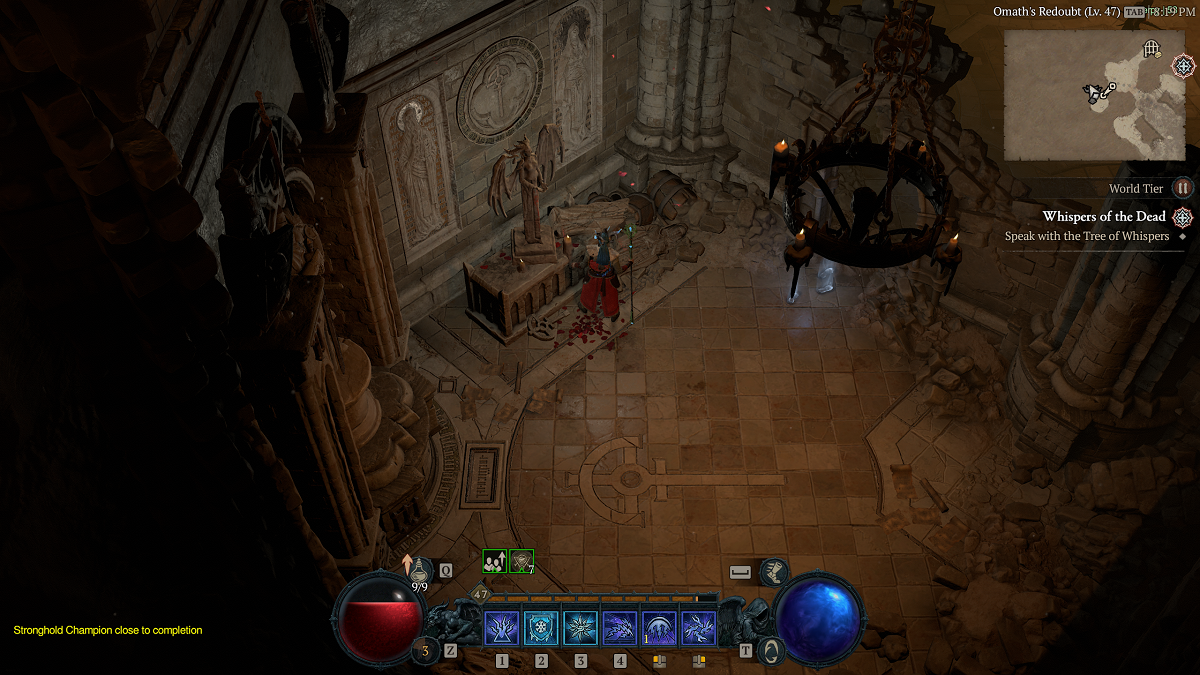The width and height of the screenshot is (1200, 675).
Task: Click the evade boot icon
Action: [774, 572]
